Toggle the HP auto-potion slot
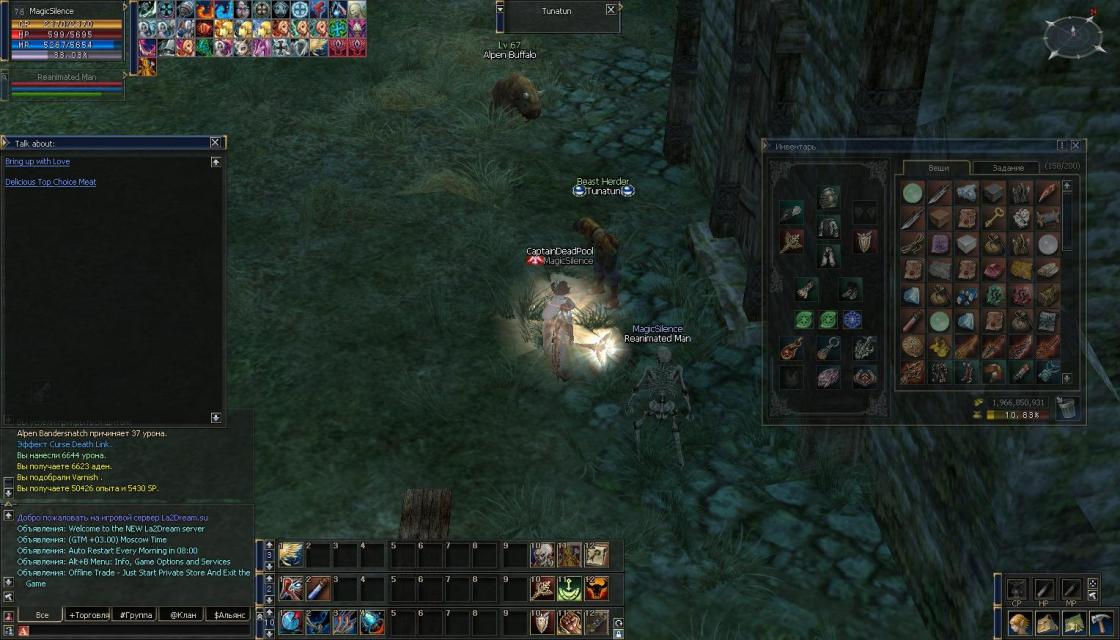1120x640 pixels. (x=1043, y=588)
